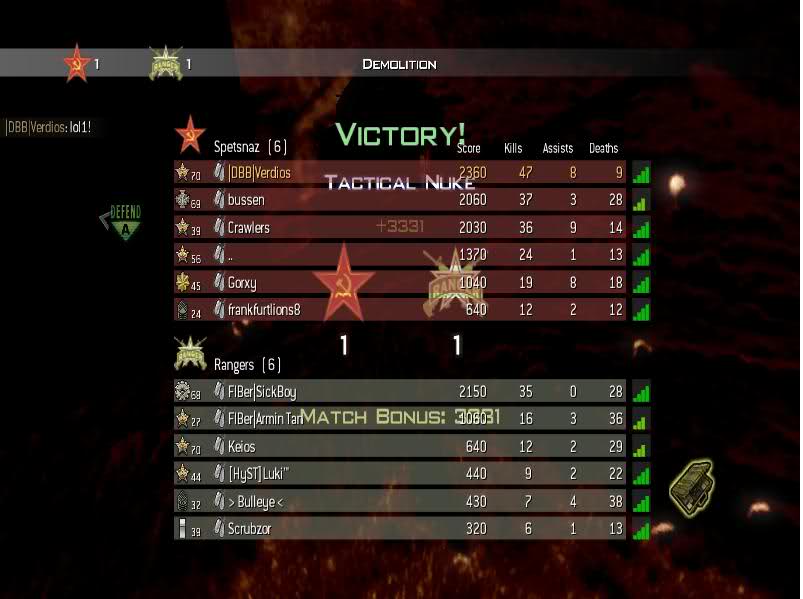
Task: Select player bussen in the scoreboard
Action: (x=400, y=200)
